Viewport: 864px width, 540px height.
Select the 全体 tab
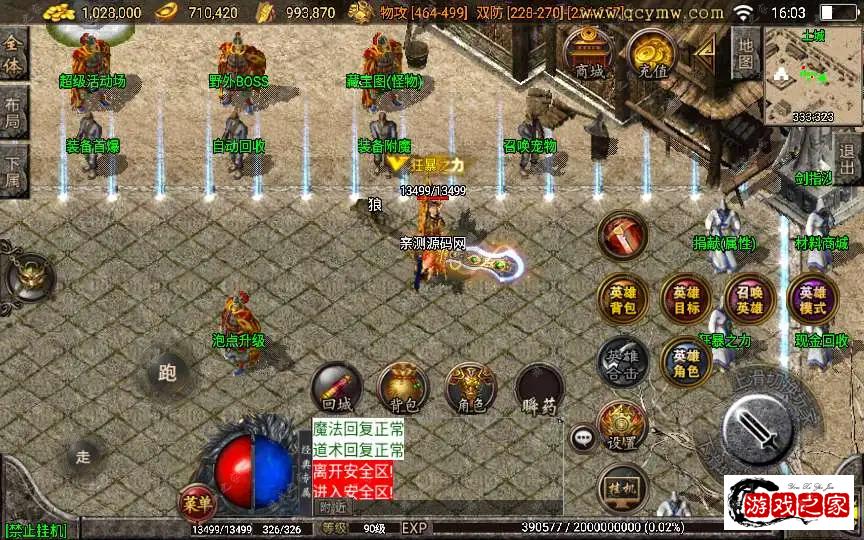[x=13, y=55]
